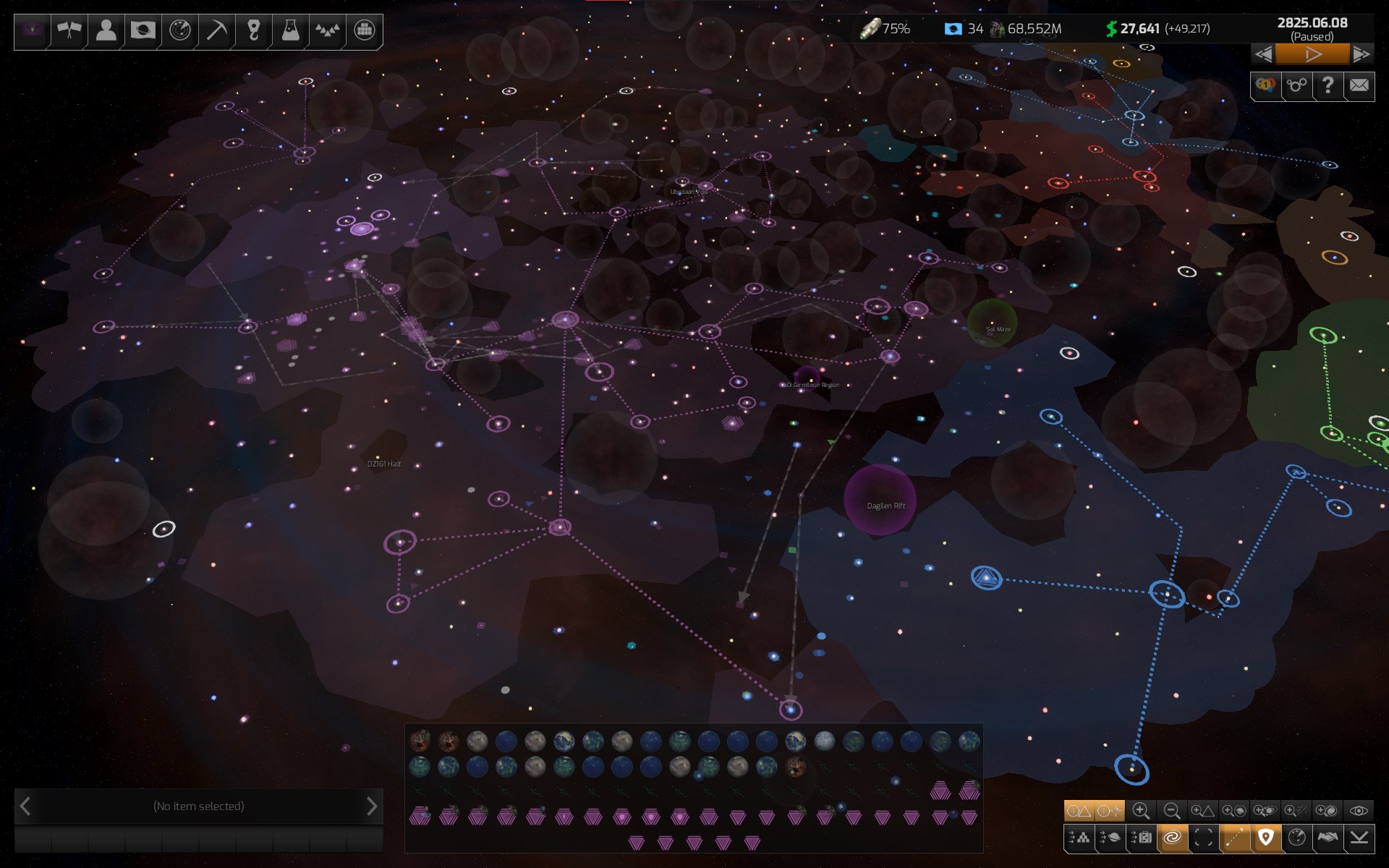Open the help question mark panel
The height and width of the screenshot is (868, 1389).
click(1328, 86)
